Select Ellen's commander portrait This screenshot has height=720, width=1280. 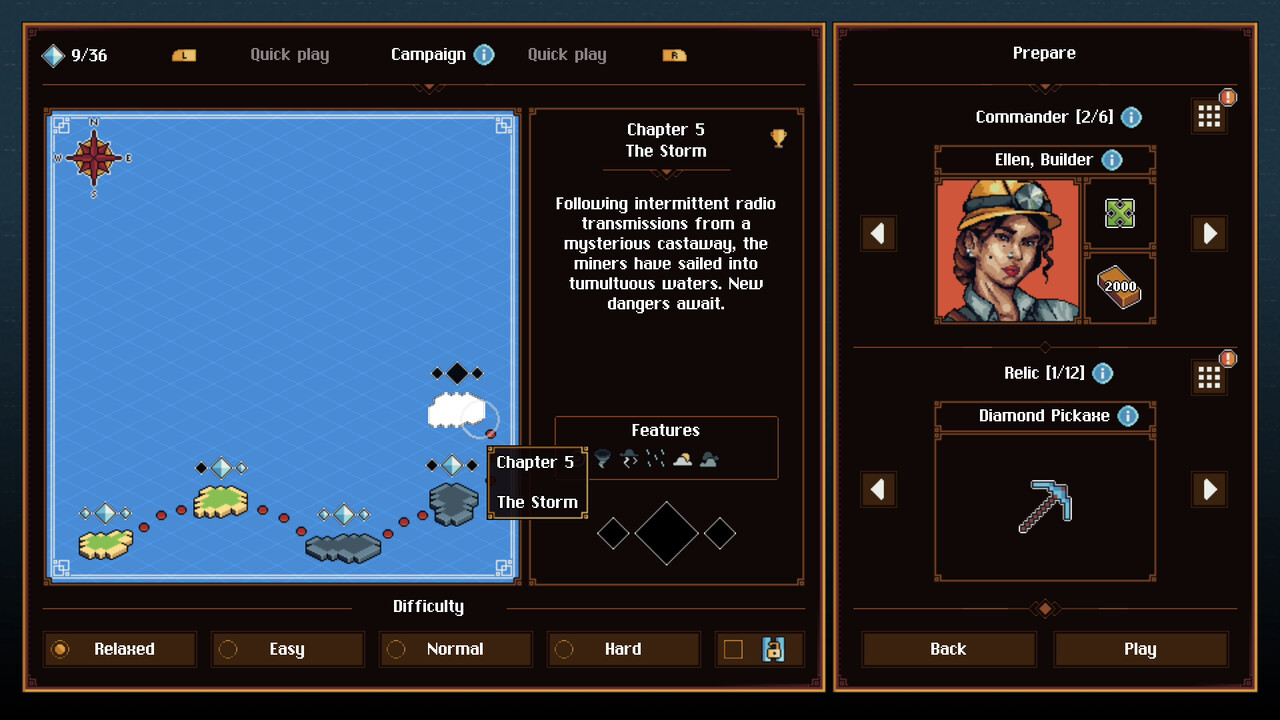coord(1008,250)
